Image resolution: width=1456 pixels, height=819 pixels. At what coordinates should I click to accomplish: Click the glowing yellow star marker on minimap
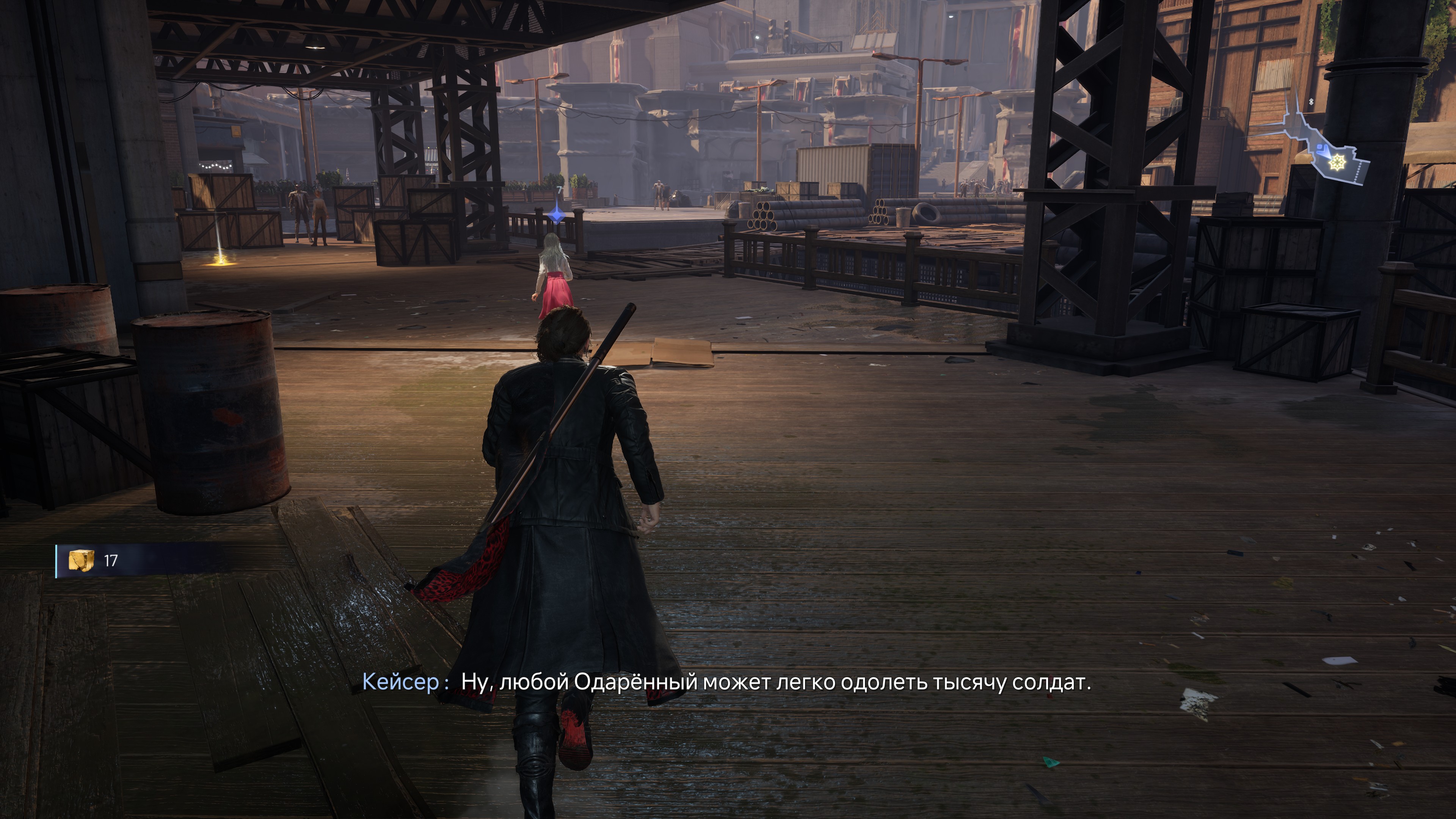point(1337,163)
